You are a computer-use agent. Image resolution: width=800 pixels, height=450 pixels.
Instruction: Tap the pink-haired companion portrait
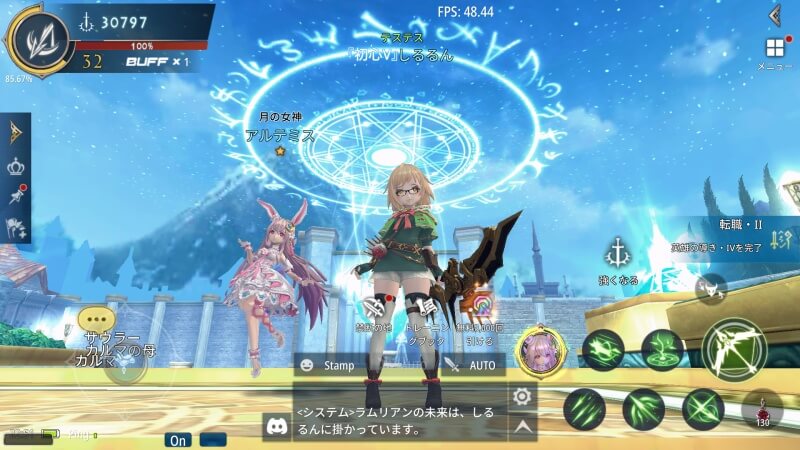[541, 351]
